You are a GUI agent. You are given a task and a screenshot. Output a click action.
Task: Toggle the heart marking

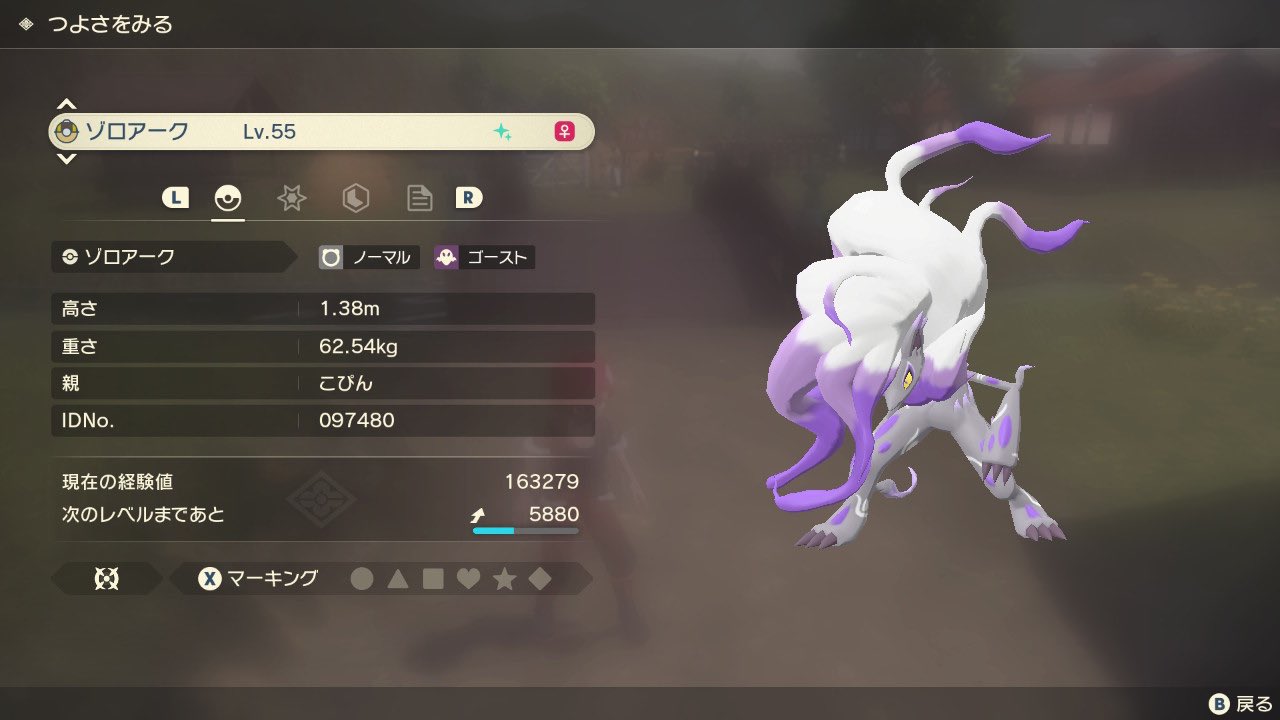coord(469,578)
